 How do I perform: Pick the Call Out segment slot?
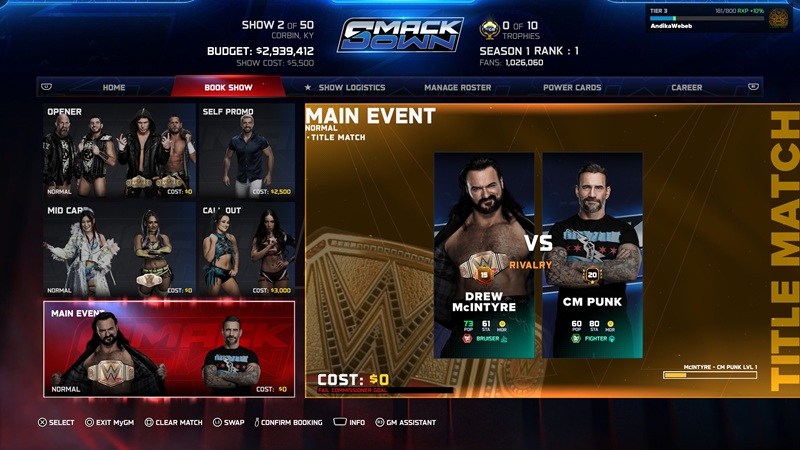pyautogui.click(x=247, y=249)
